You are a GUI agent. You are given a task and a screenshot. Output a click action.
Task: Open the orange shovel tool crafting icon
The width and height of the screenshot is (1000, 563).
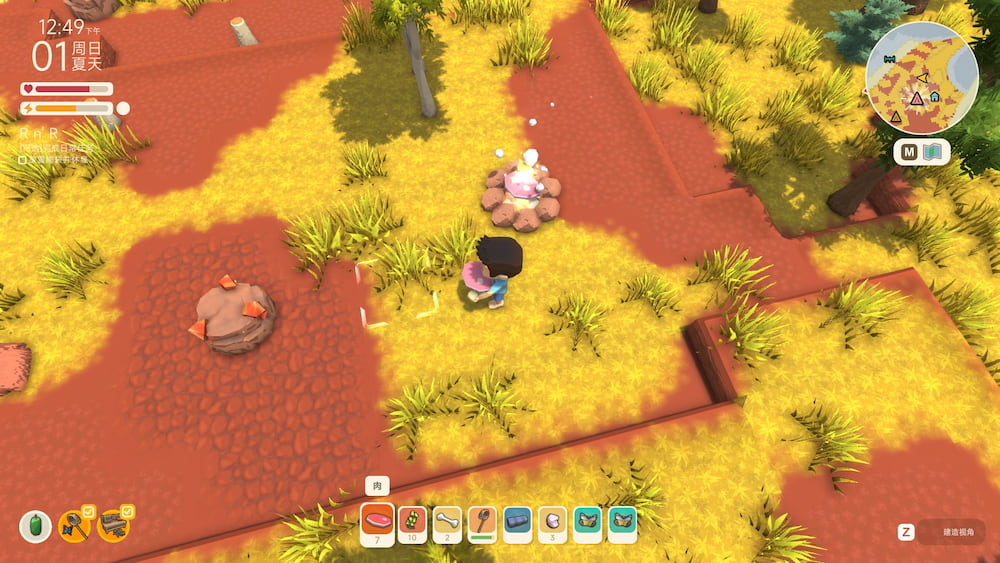74,525
